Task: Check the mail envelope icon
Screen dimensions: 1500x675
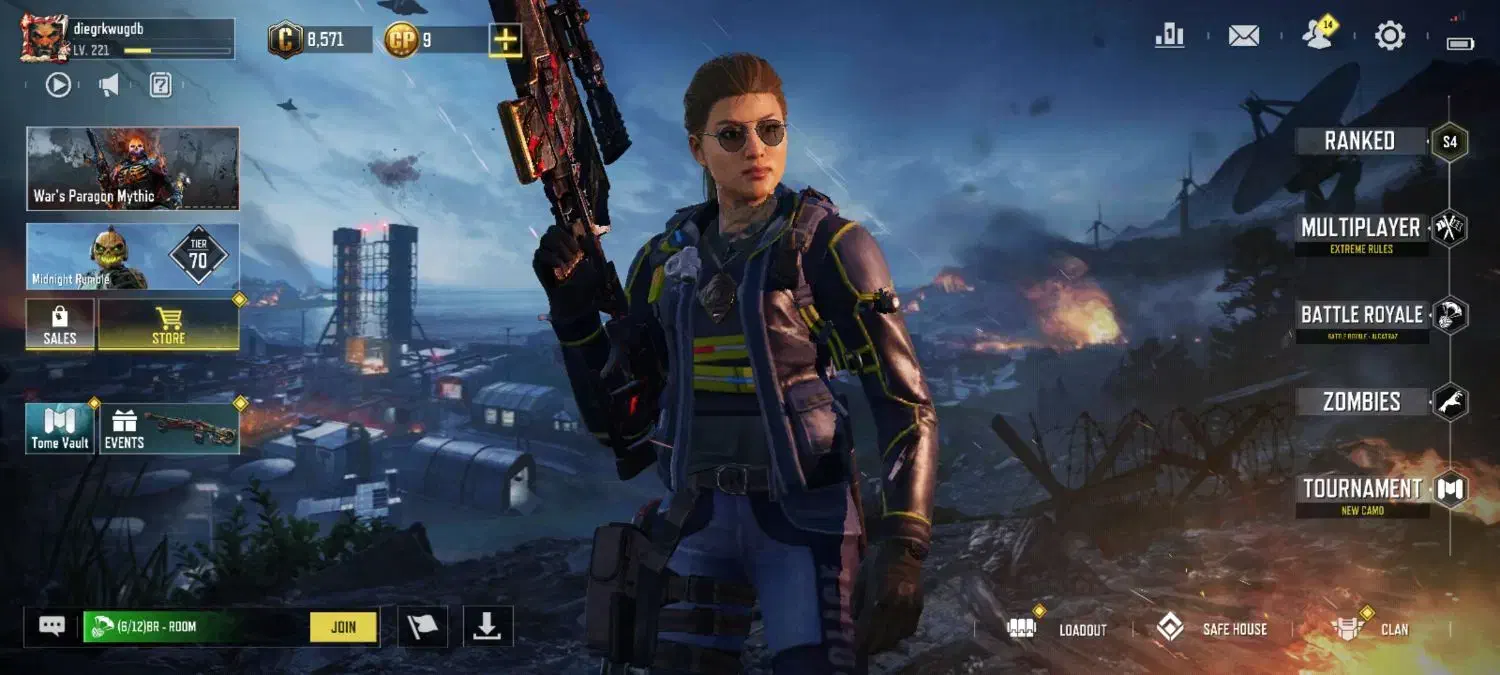Action: (1243, 36)
